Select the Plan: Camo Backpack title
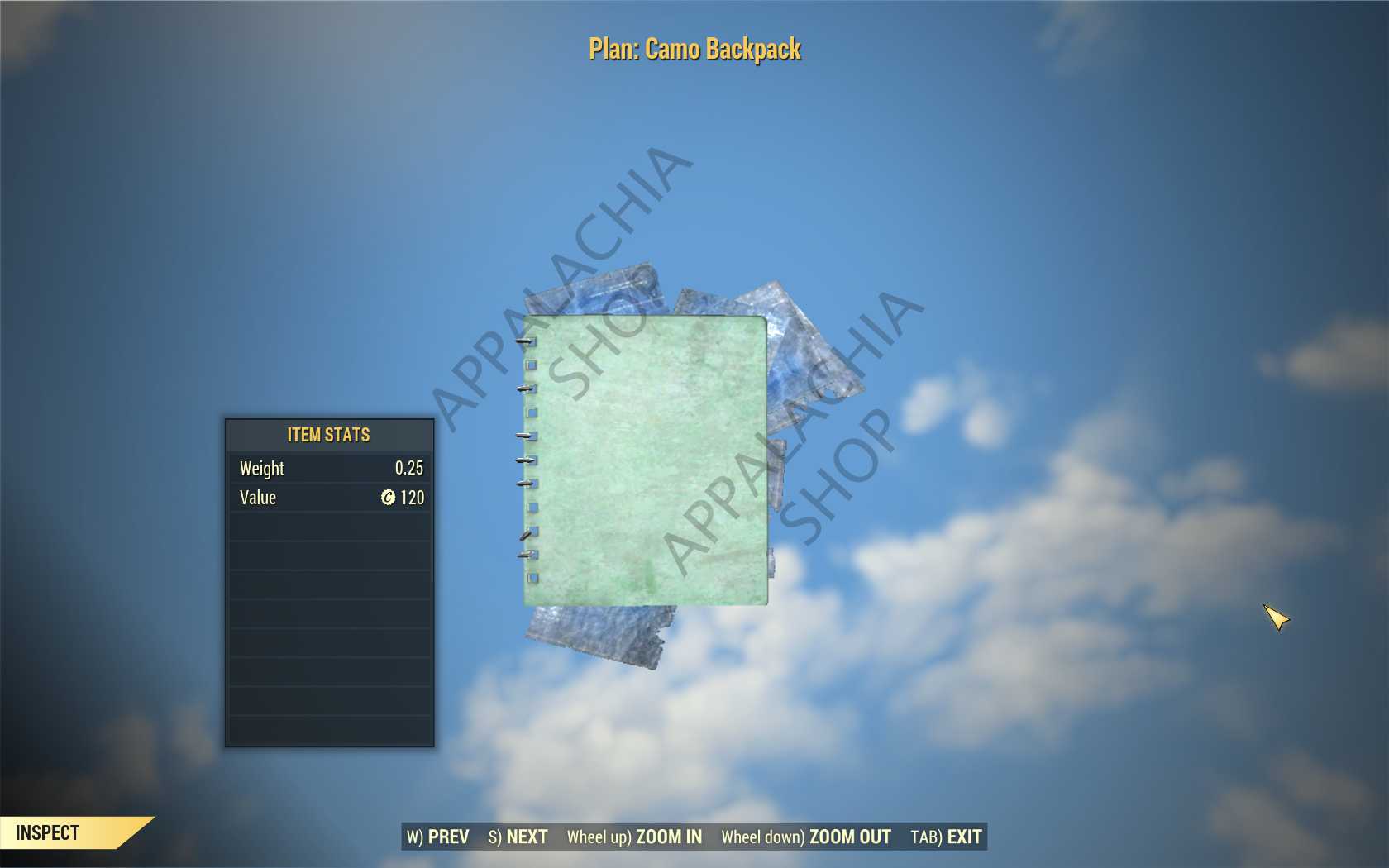This screenshot has height=868, width=1389. pyautogui.click(x=694, y=50)
